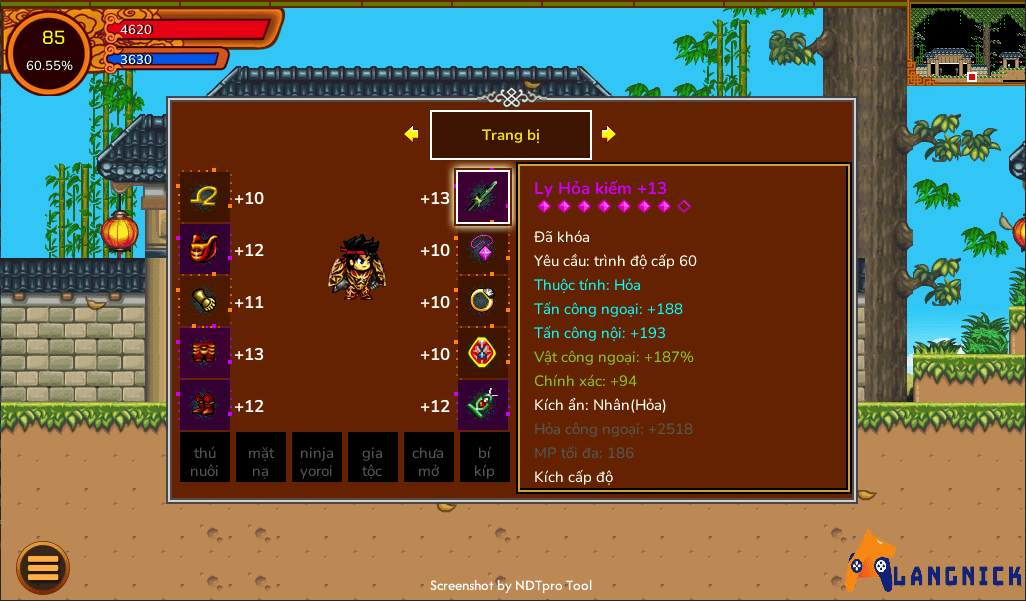Switch to the next tab with right arrow

point(608,134)
